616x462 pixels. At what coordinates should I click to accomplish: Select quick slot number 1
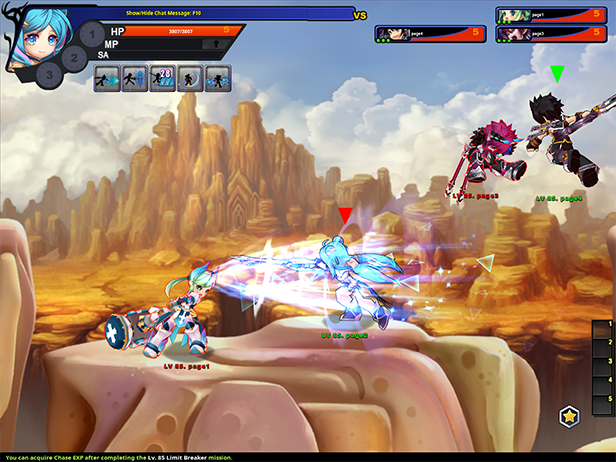[x=604, y=331]
